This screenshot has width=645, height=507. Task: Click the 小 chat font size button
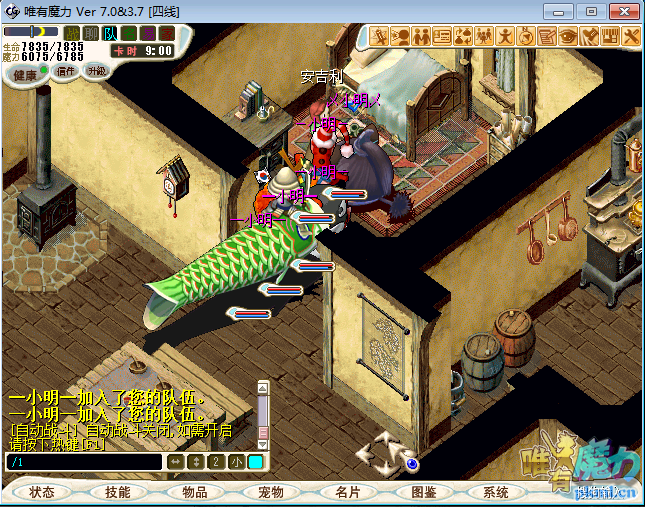click(236, 462)
